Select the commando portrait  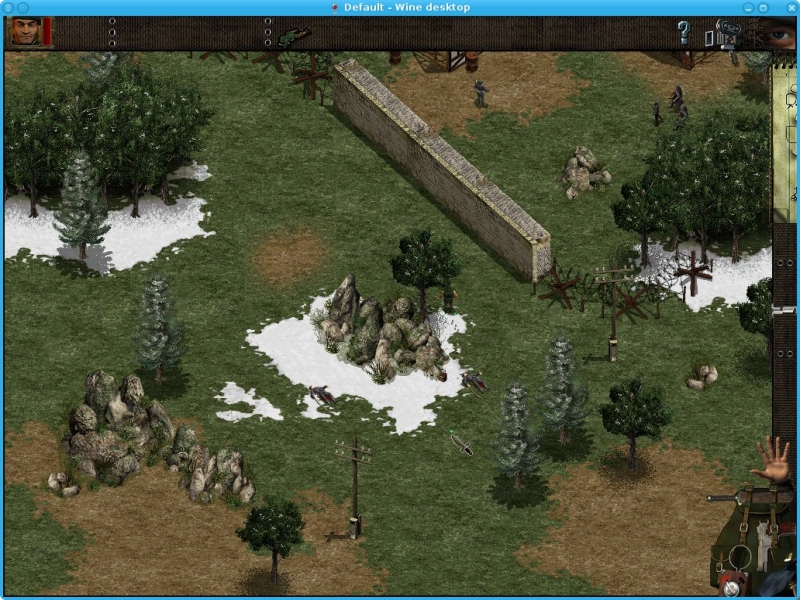(x=26, y=32)
